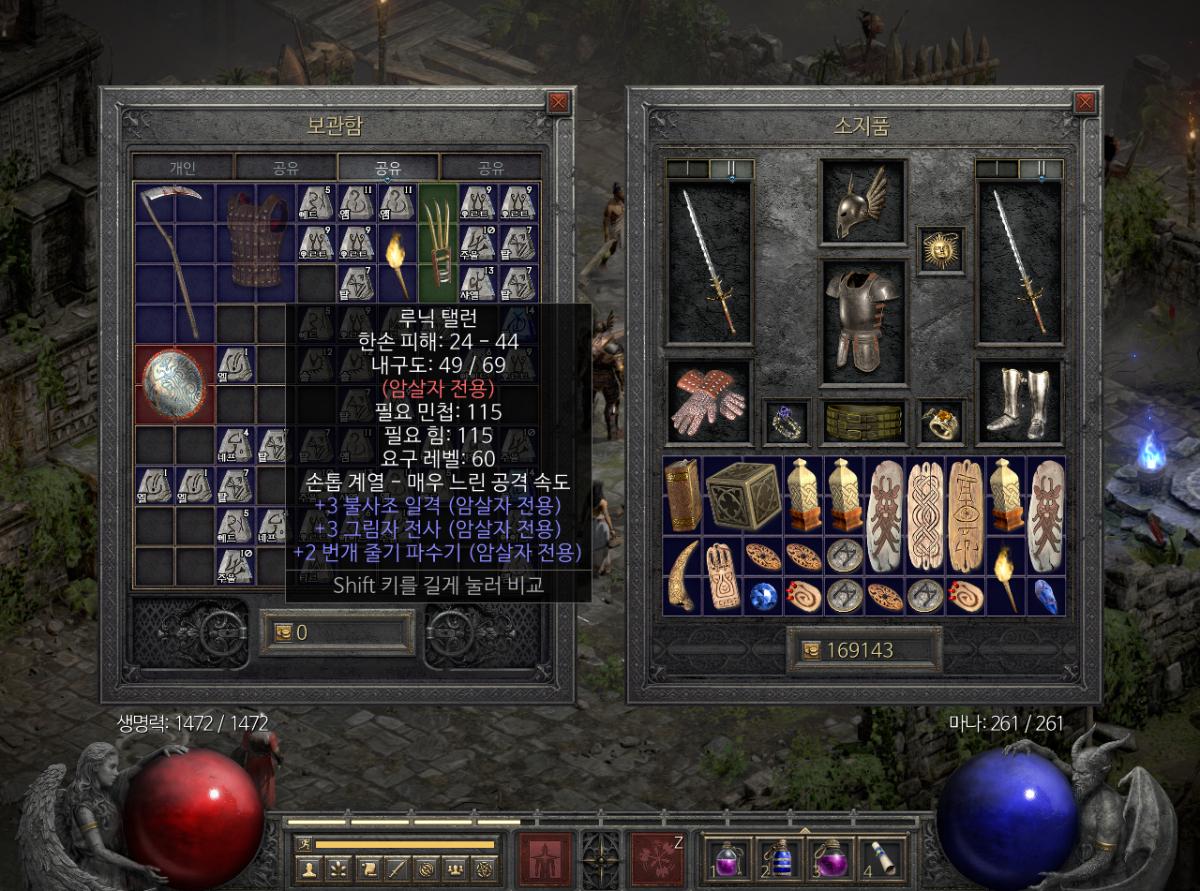Use the scroll in belt slot 4
Image resolution: width=1200 pixels, height=891 pixels.
click(880, 857)
